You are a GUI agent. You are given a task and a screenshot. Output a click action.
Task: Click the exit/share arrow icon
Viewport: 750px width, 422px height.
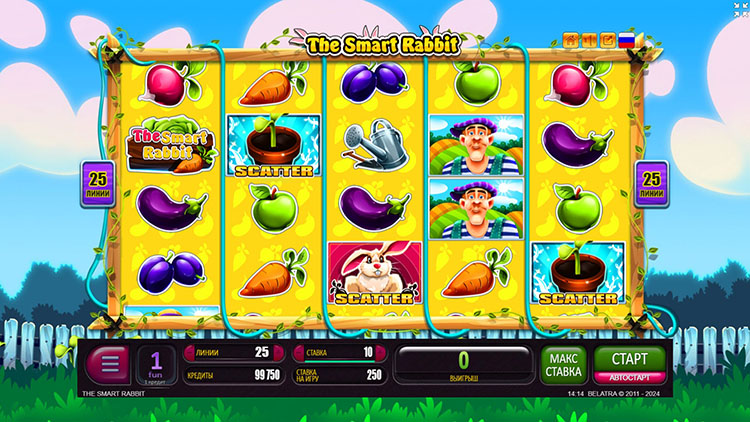[x=607, y=40]
